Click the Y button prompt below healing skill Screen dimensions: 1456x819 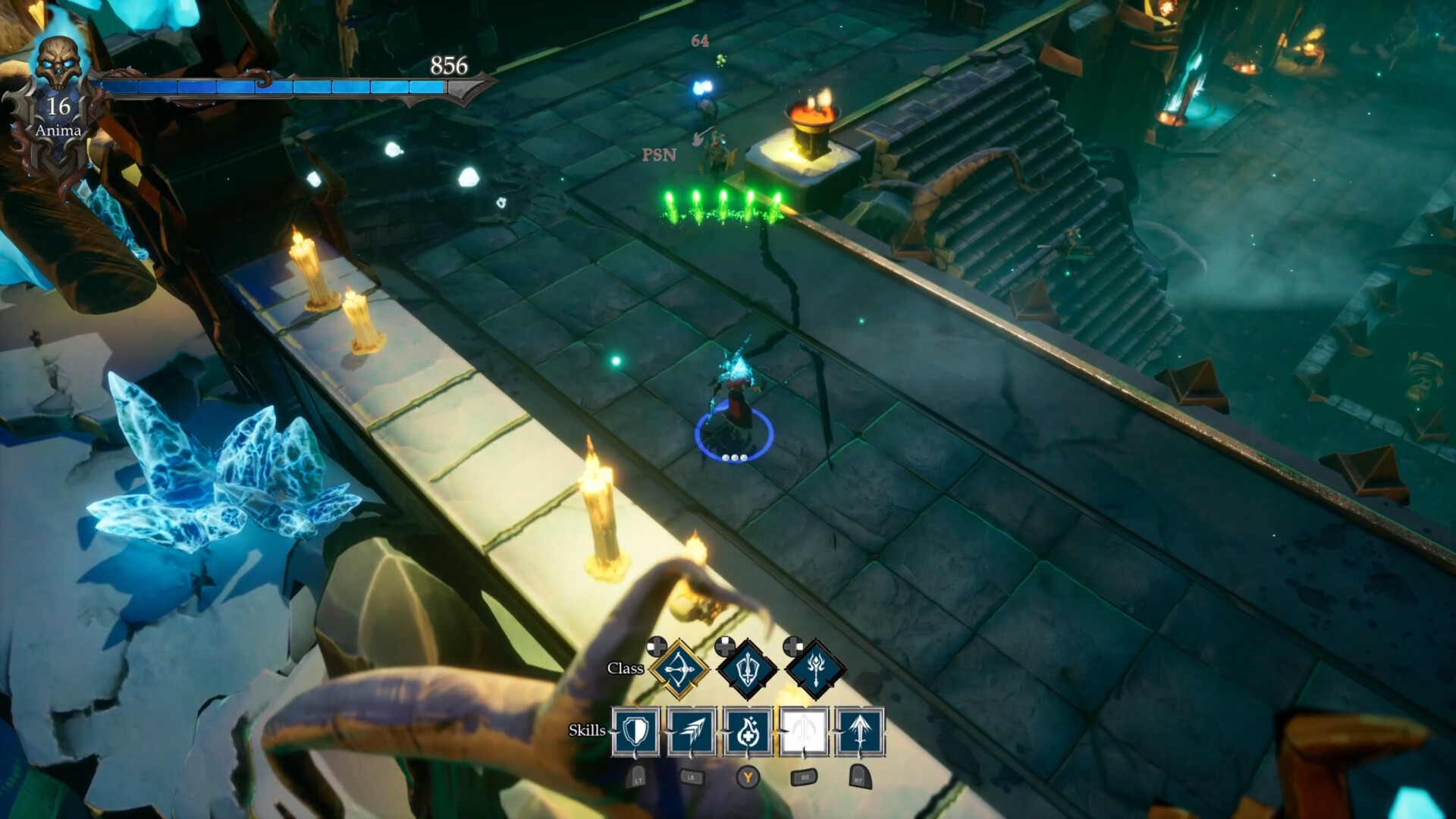pyautogui.click(x=749, y=776)
